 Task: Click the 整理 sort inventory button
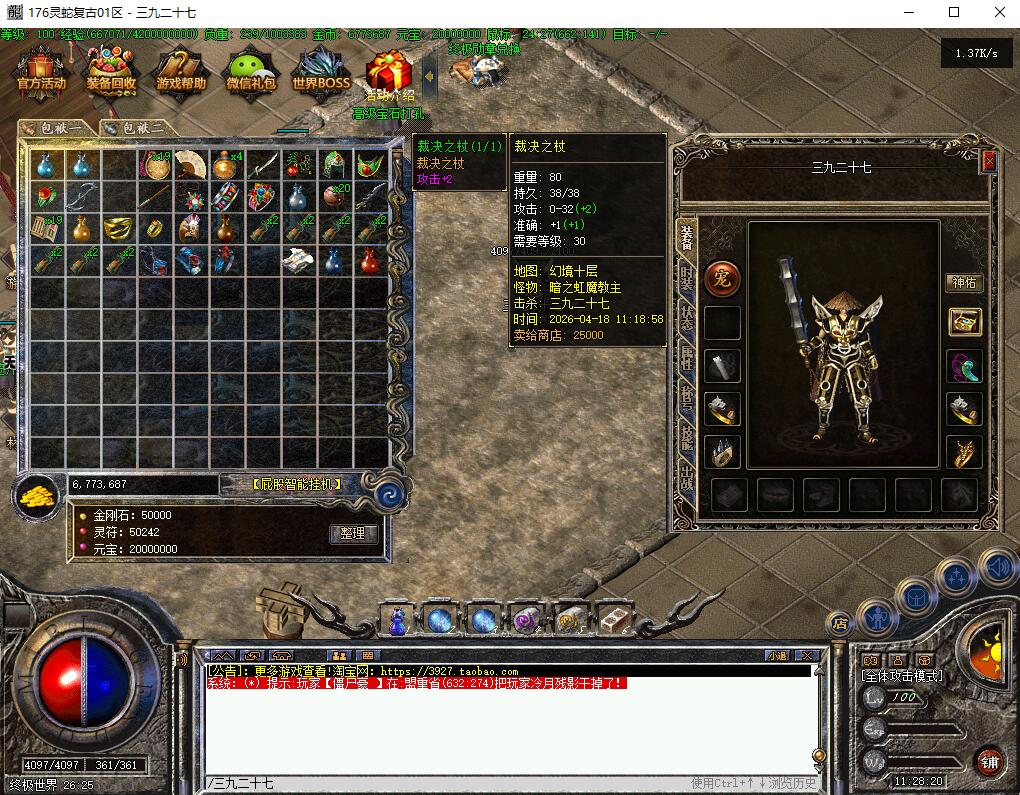[353, 534]
